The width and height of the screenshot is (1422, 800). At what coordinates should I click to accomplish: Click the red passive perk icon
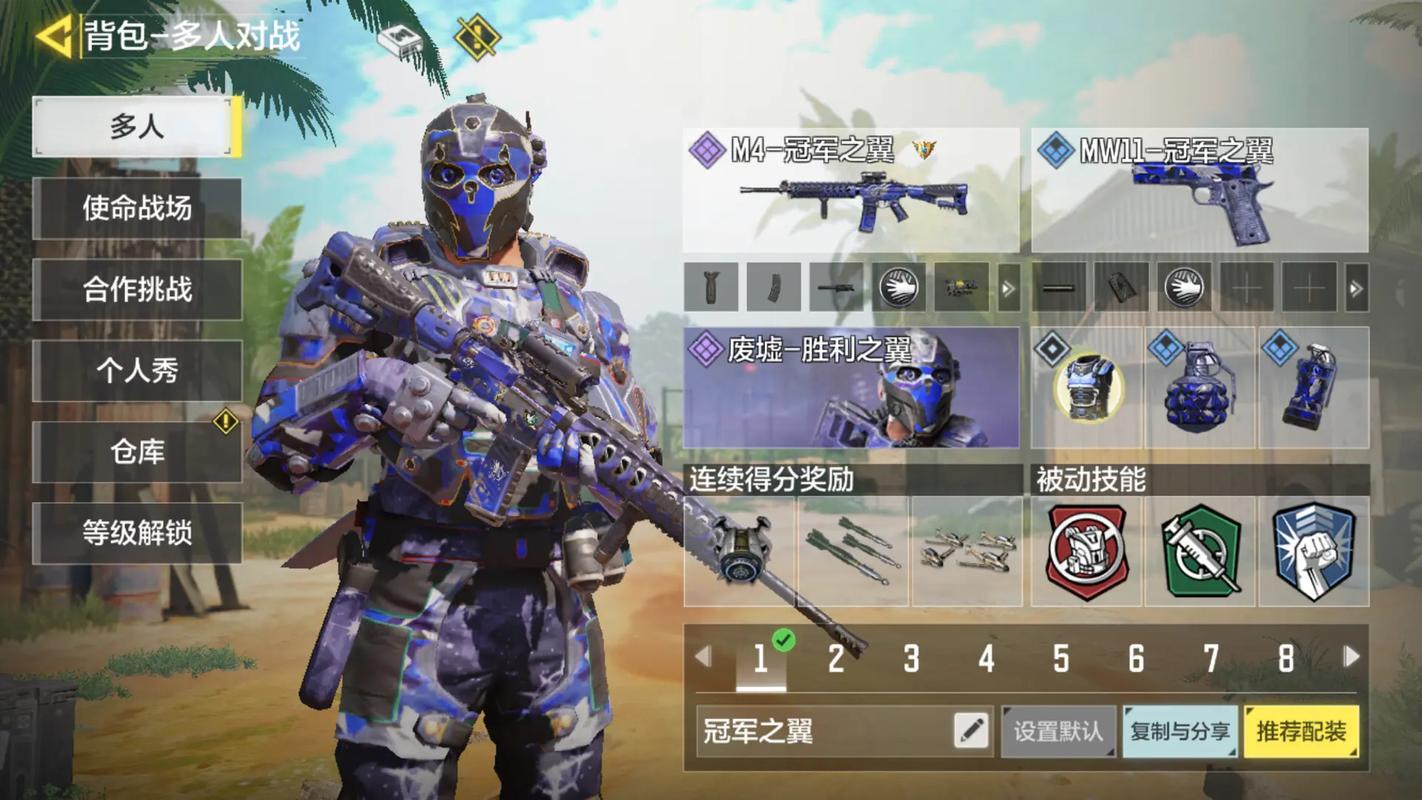(1087, 552)
